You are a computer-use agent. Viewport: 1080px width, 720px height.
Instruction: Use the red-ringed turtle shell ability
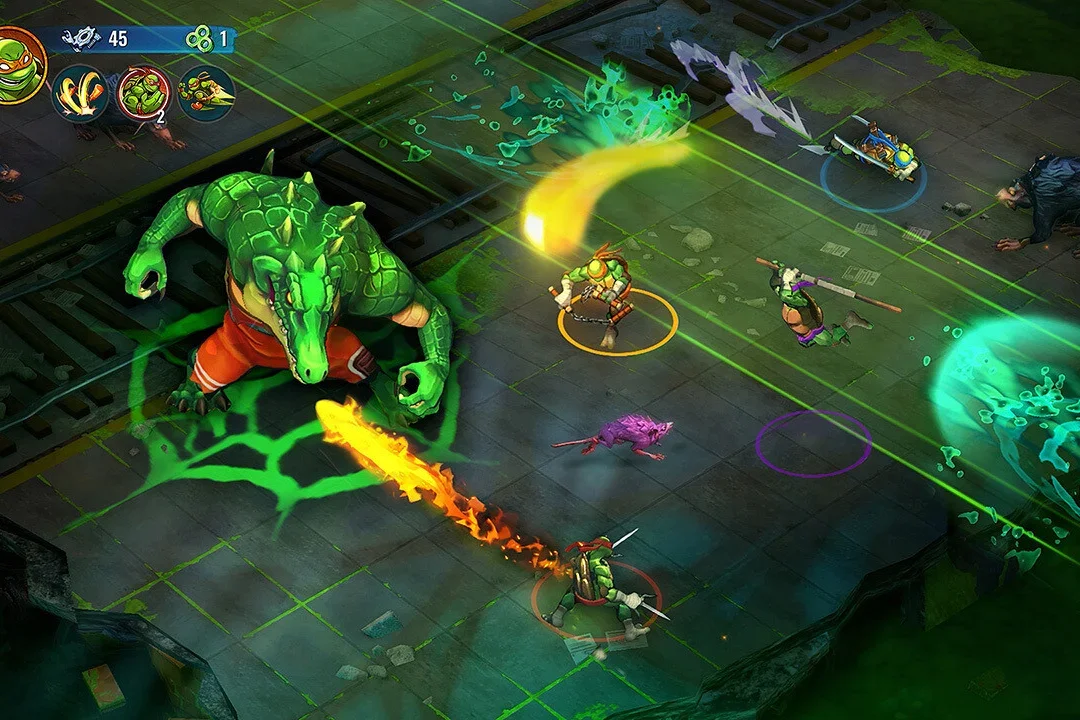point(143,93)
